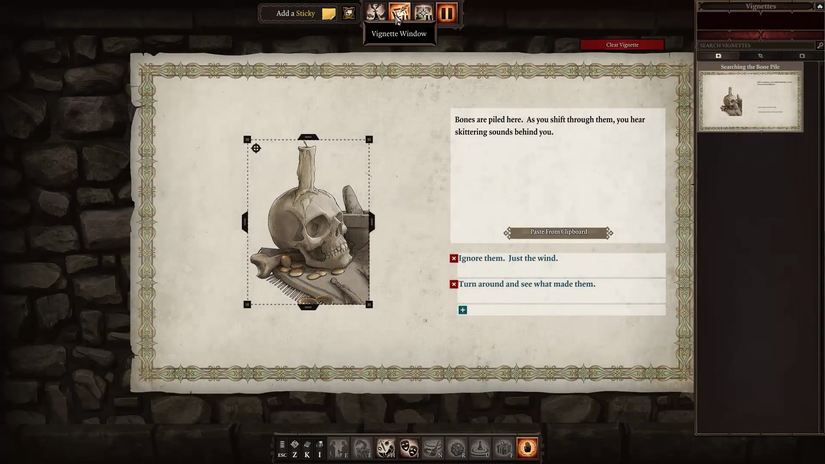Delete the "Turn around" choice option
This screenshot has height=464, width=825.
click(454, 285)
